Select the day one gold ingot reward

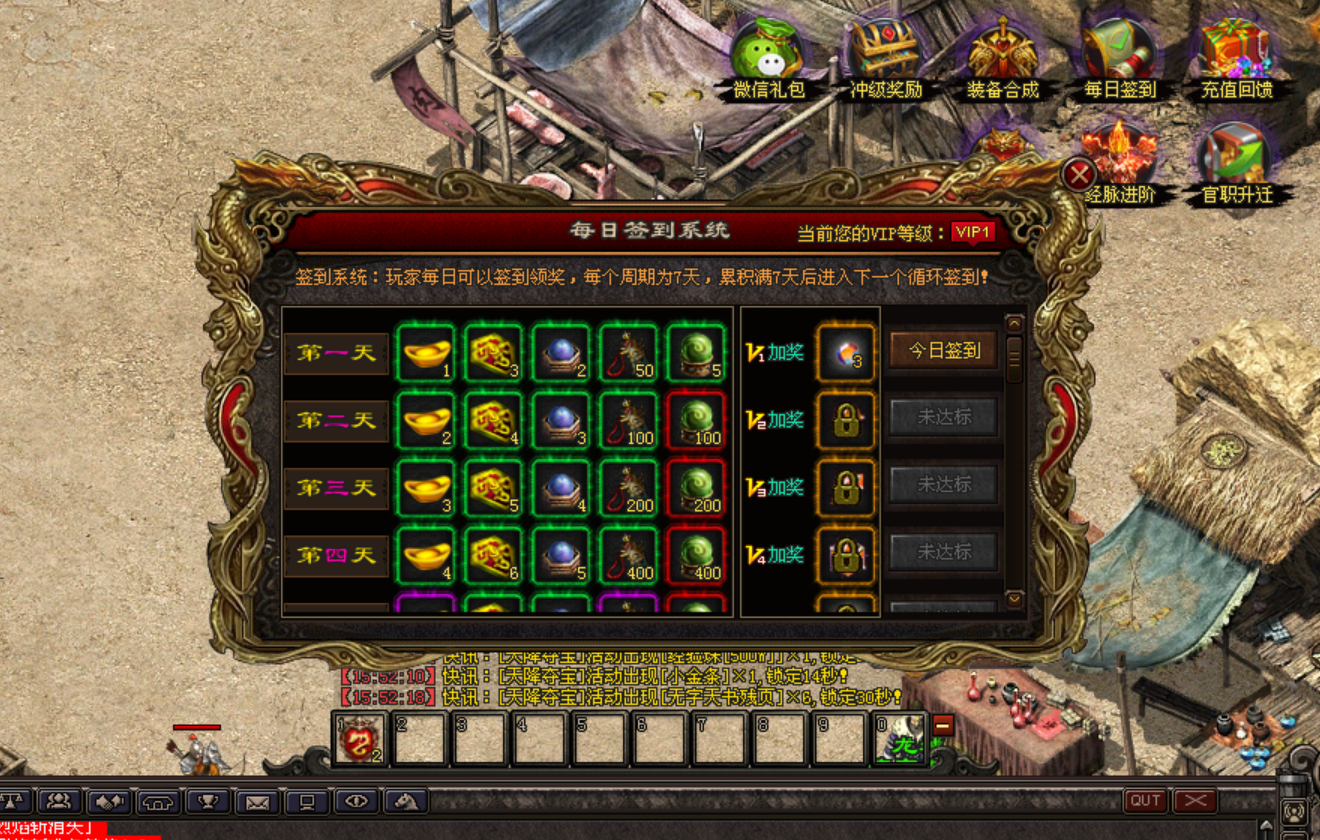426,352
